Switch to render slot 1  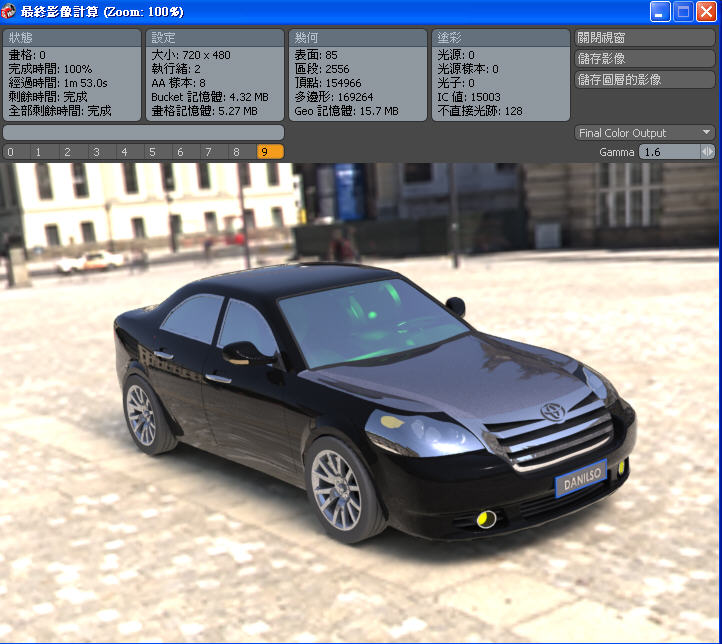pos(38,152)
